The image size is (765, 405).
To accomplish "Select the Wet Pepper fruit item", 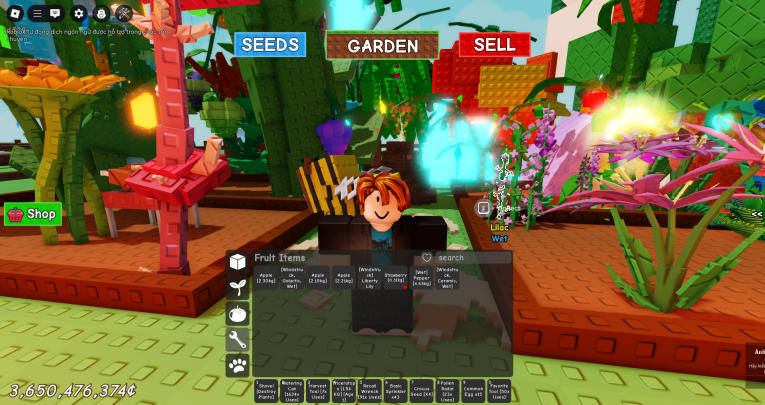I will [422, 278].
